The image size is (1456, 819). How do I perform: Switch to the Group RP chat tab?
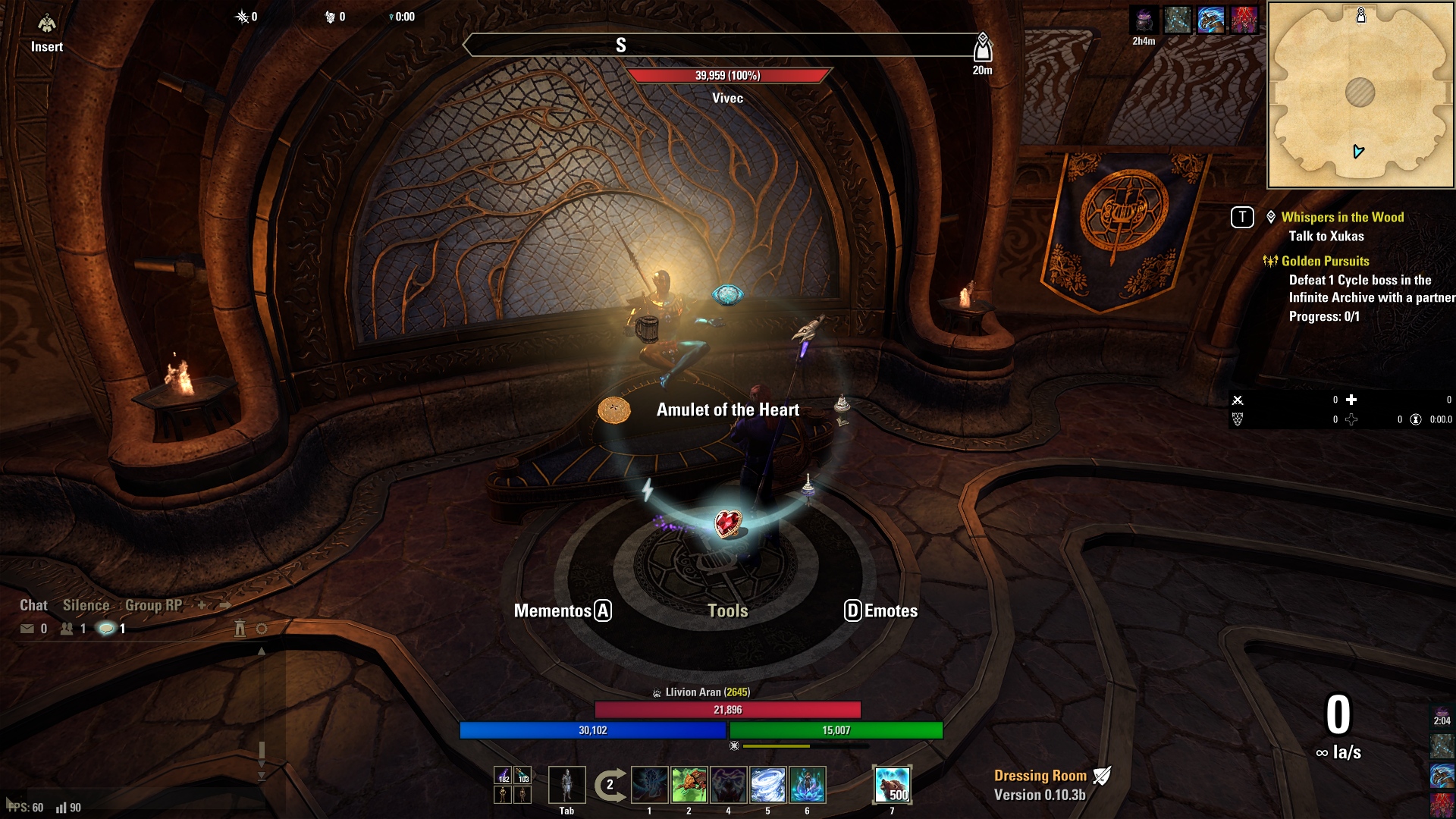[153, 605]
